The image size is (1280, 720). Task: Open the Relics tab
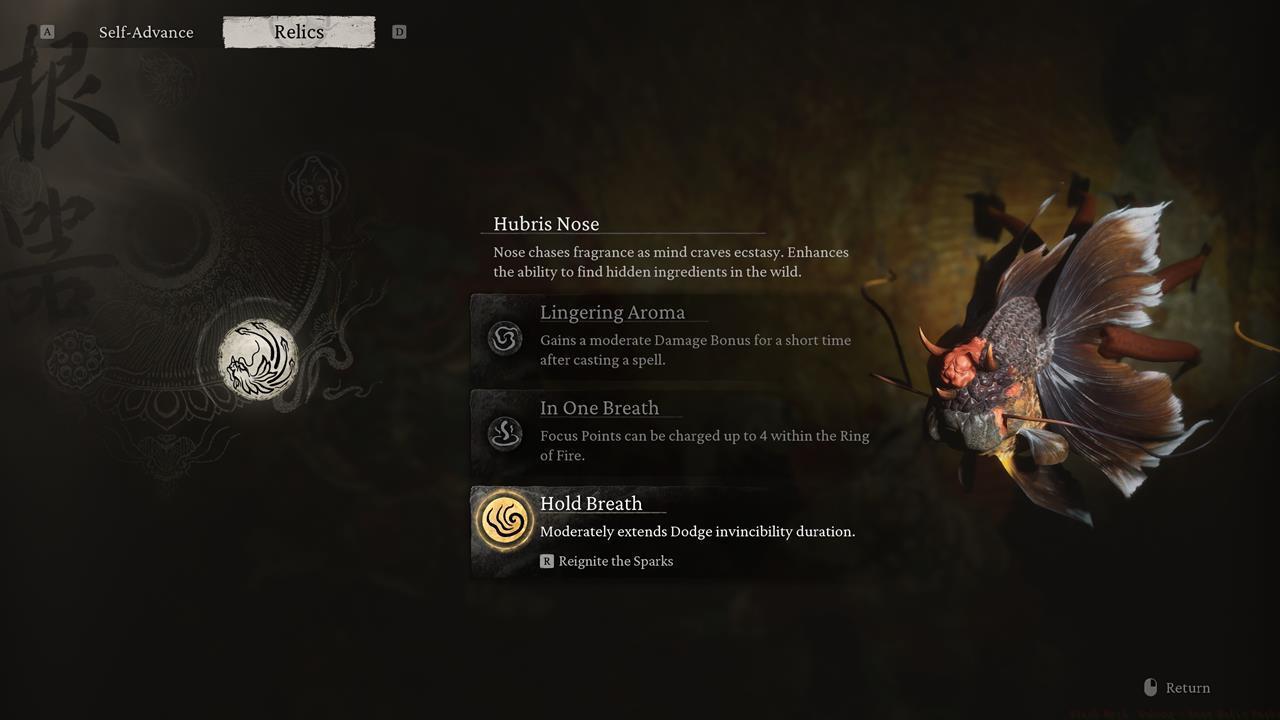[298, 31]
